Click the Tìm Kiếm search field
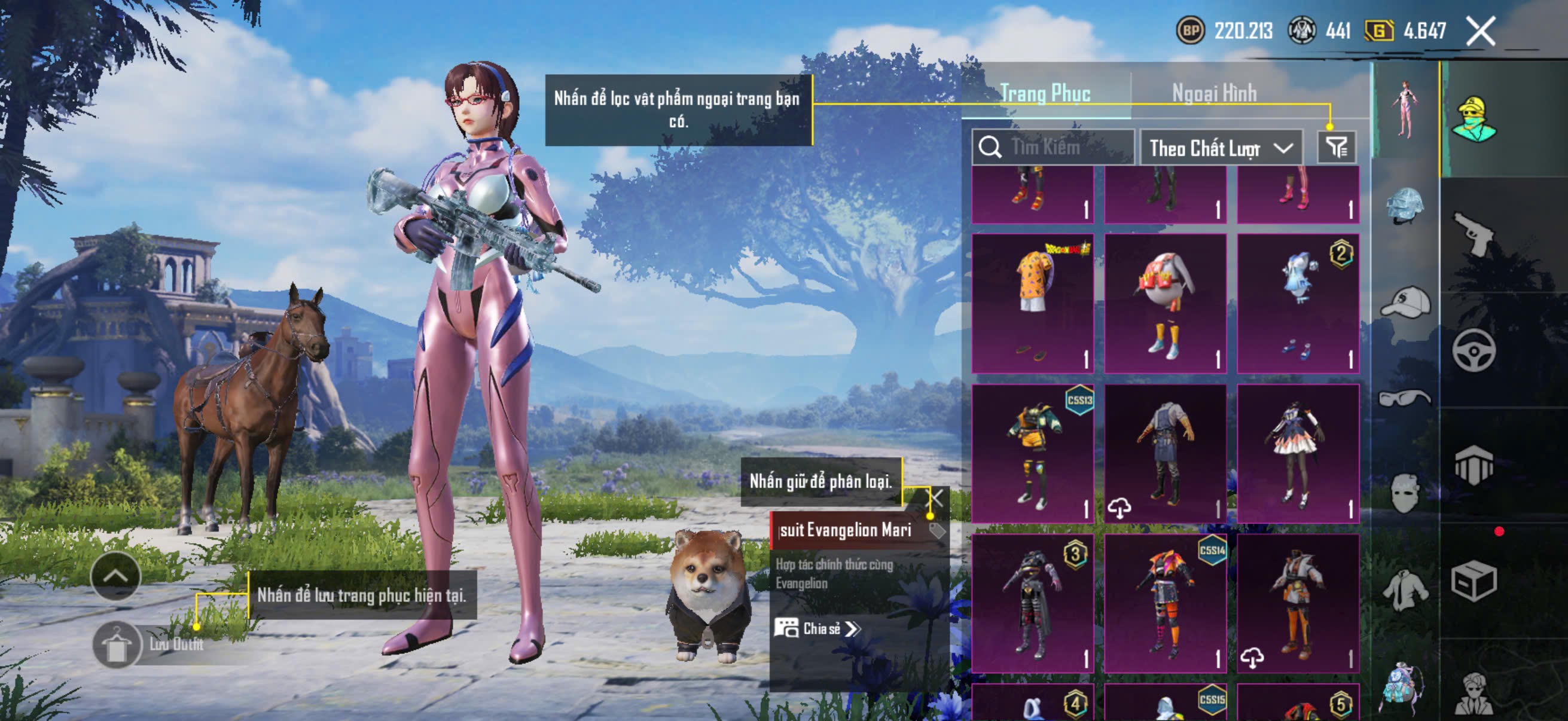Image resolution: width=1568 pixels, height=721 pixels. pyautogui.click(x=1054, y=147)
